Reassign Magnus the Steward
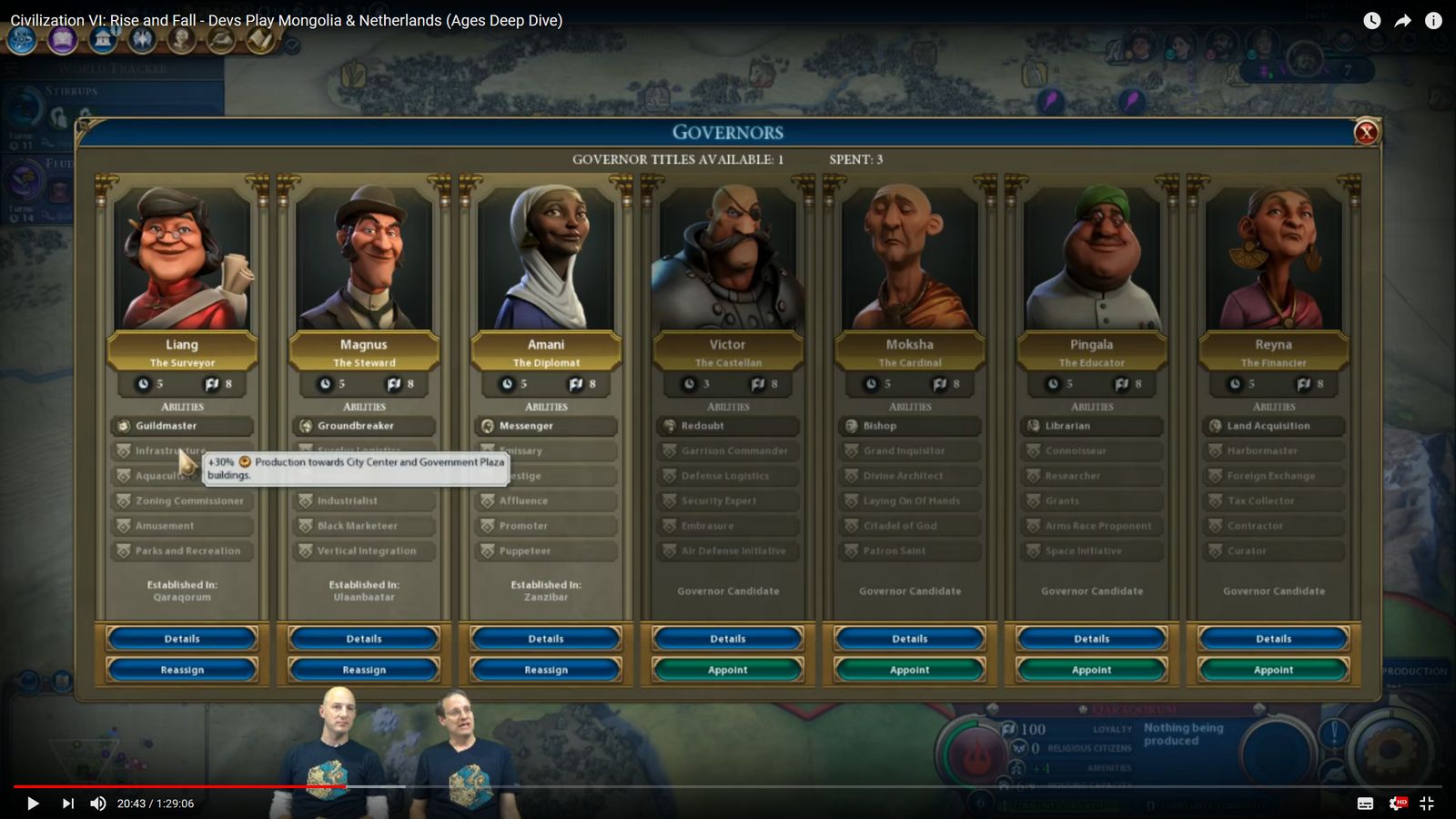The width and height of the screenshot is (1456, 819). [x=364, y=670]
